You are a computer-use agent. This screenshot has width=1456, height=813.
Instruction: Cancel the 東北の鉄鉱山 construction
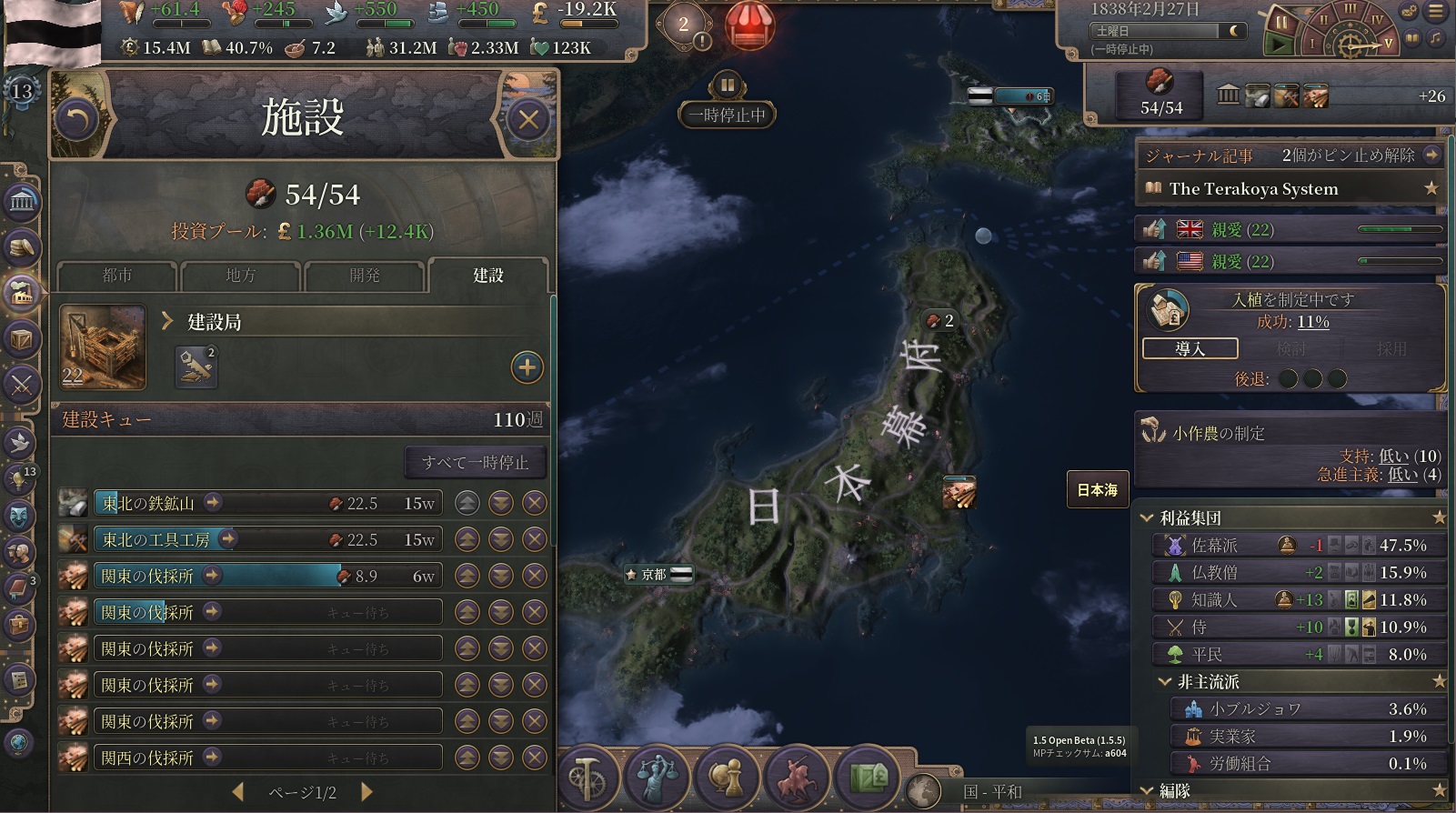[535, 503]
